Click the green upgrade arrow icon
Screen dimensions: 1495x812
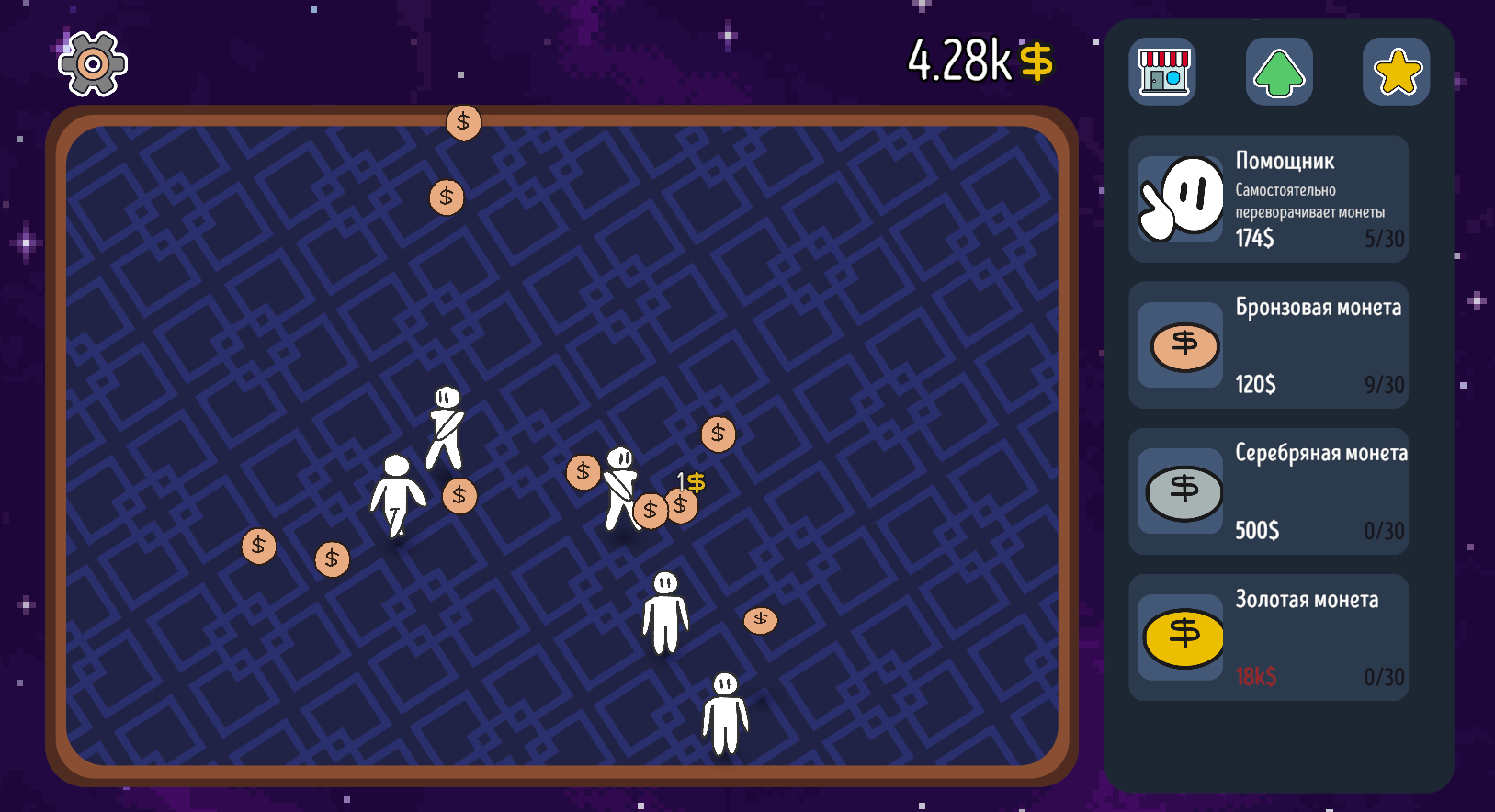[1278, 72]
